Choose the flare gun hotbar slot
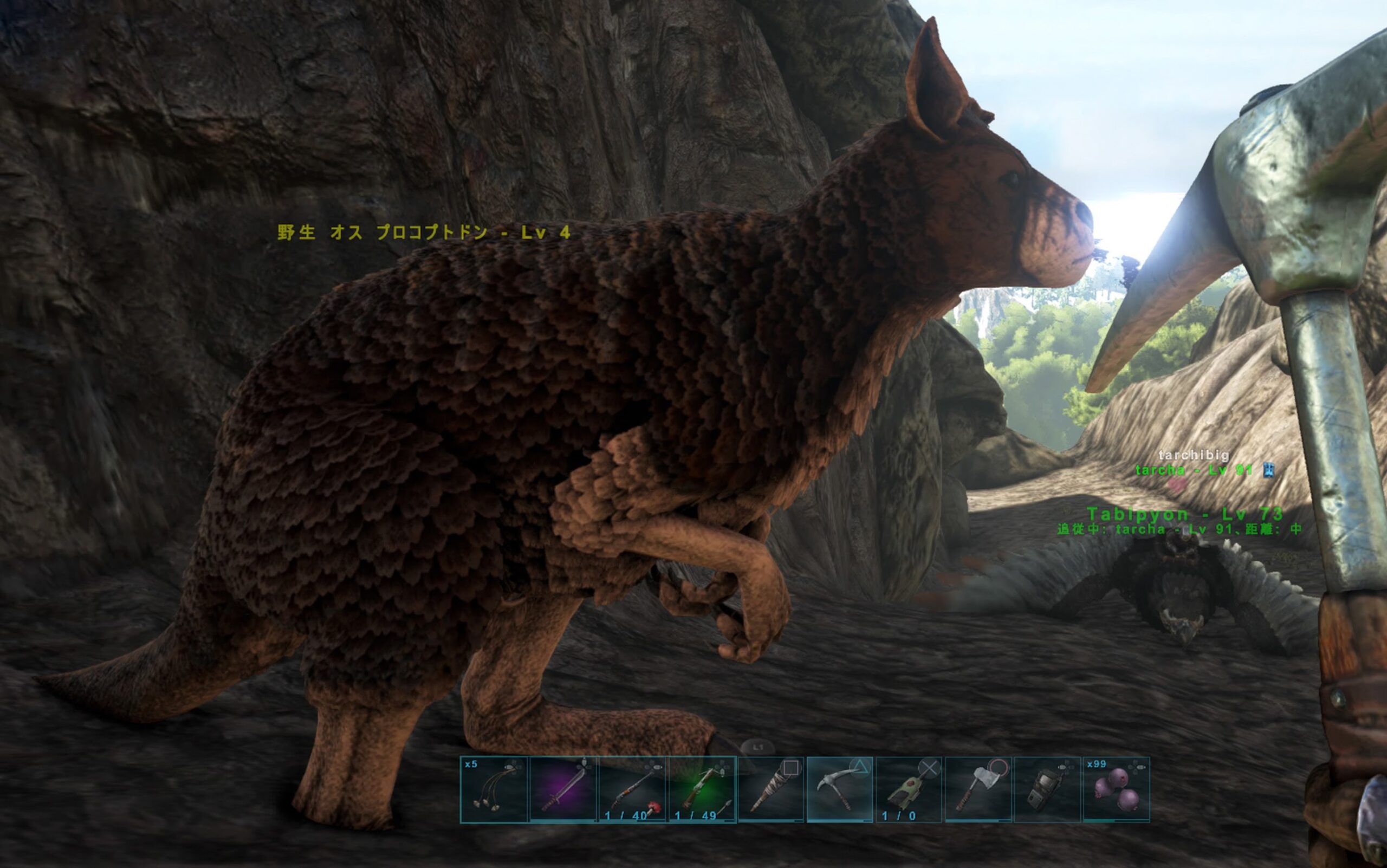Viewport: 1387px width, 868px height. 909,789
